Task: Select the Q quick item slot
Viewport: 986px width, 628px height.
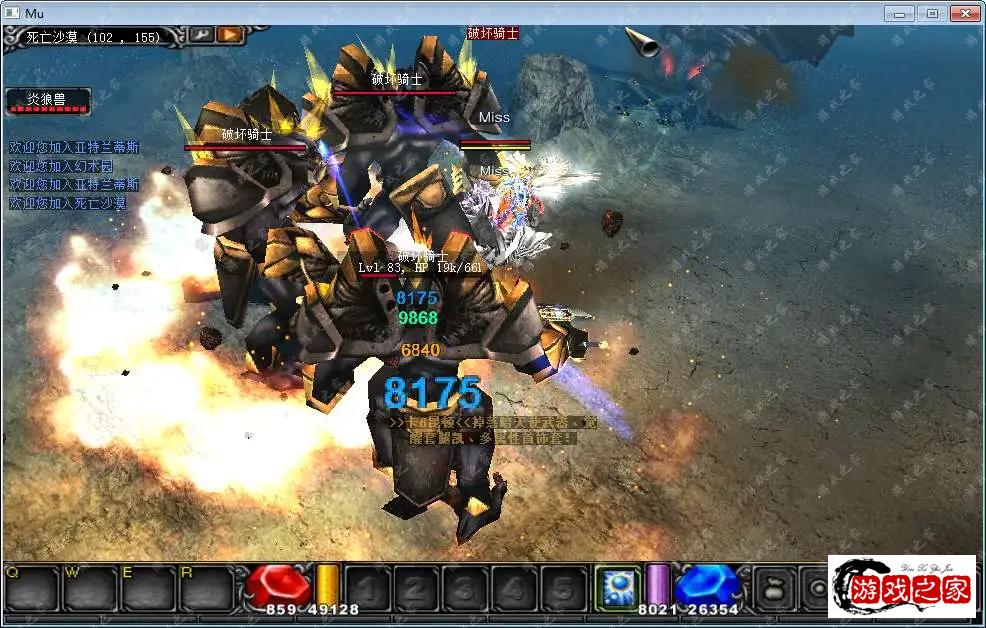Action: click(31, 588)
